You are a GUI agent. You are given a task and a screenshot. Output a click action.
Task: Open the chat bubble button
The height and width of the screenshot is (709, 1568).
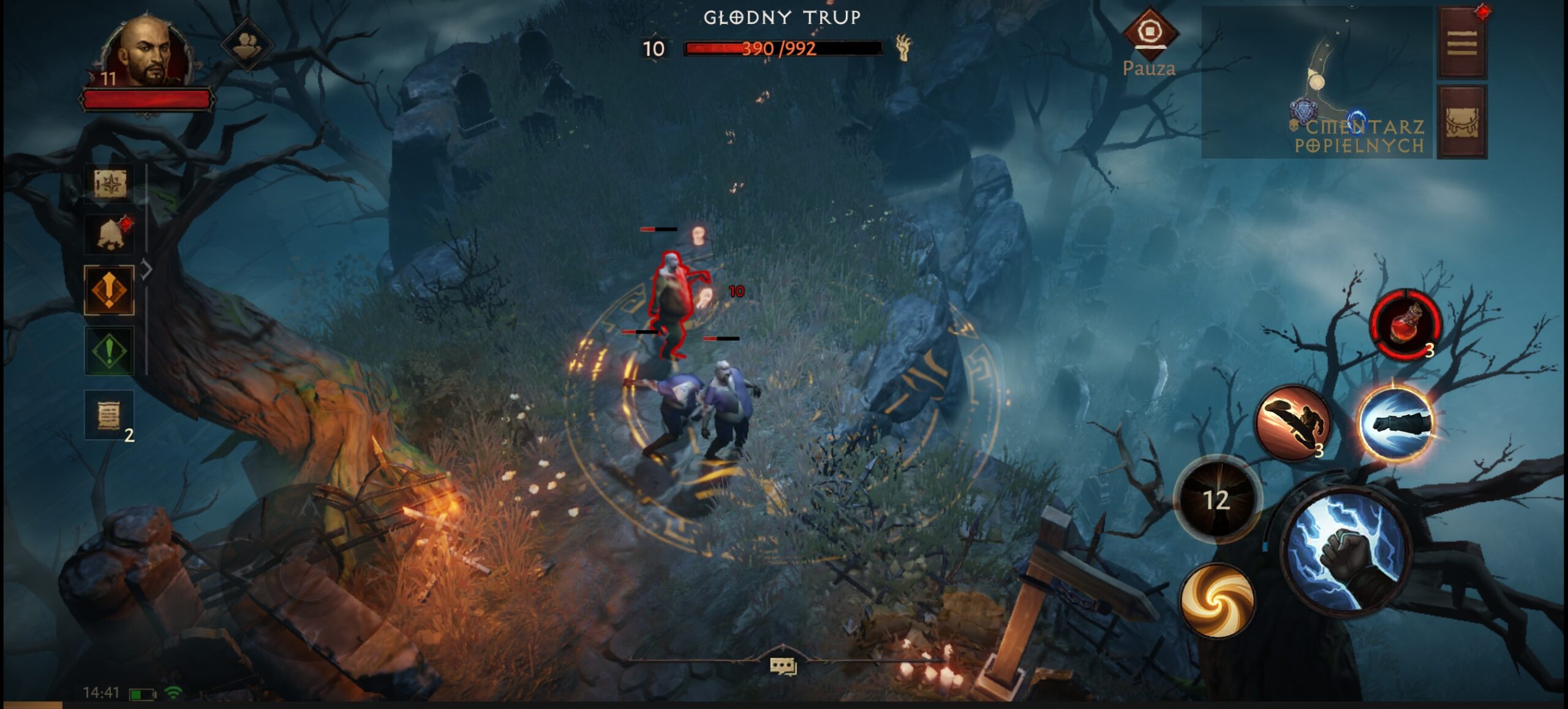(x=783, y=666)
